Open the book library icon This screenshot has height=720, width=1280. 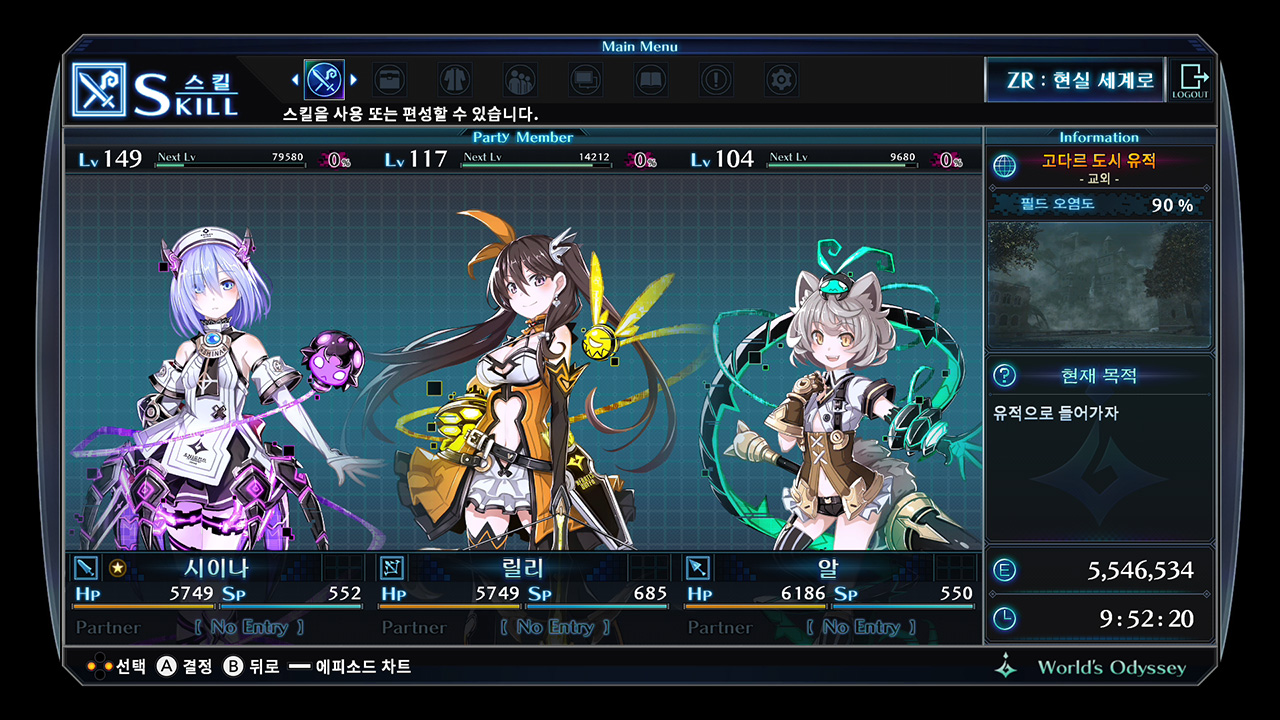click(x=650, y=80)
